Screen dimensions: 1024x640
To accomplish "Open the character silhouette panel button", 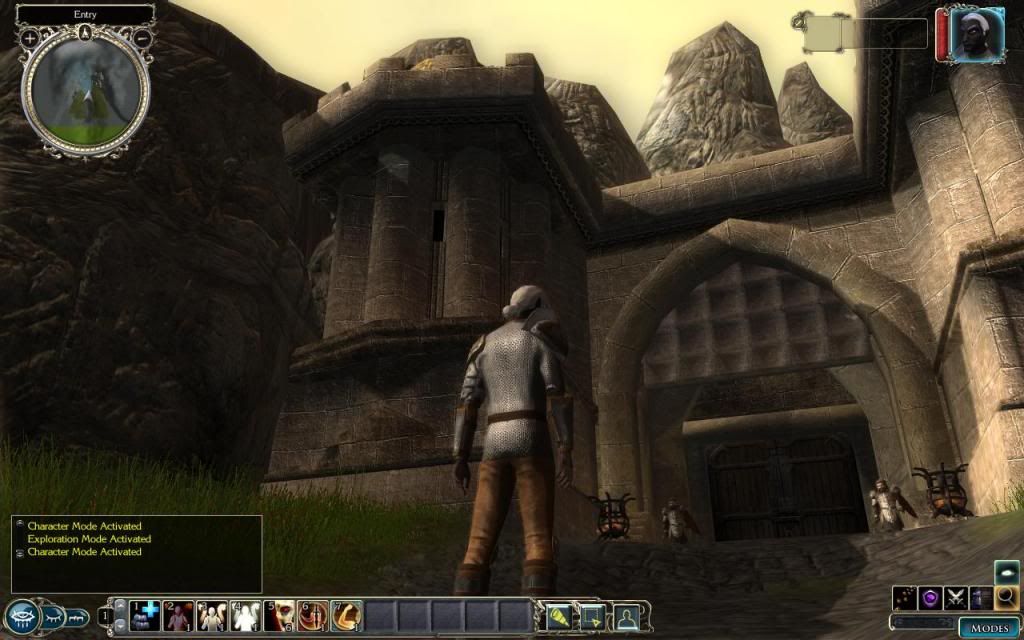I will (x=626, y=617).
